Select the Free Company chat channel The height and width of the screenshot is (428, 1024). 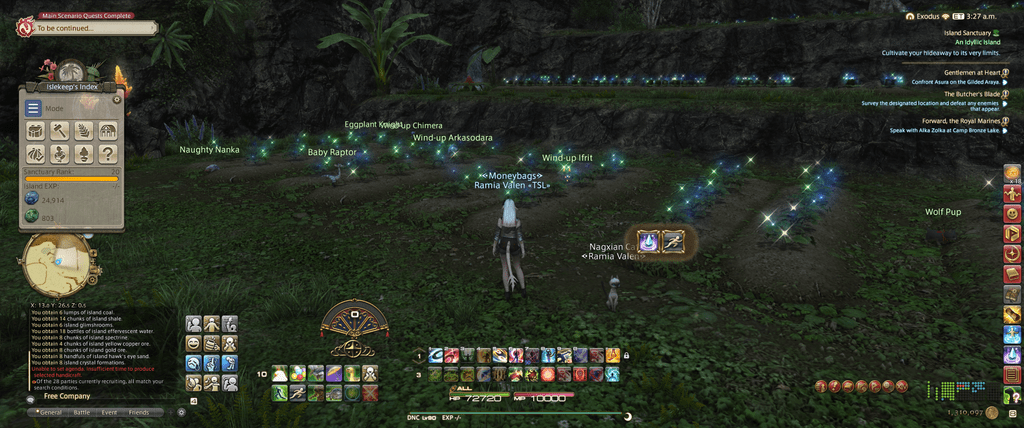[x=66, y=396]
